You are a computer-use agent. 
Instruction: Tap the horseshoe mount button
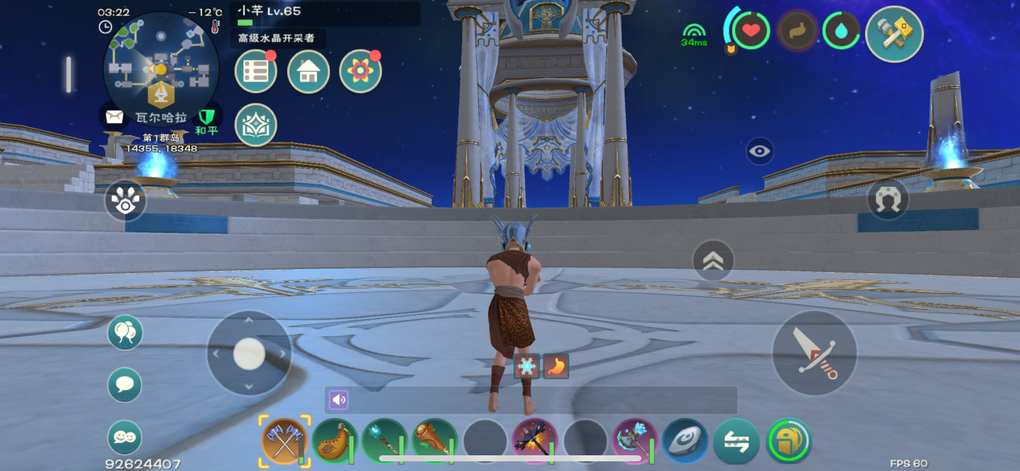click(x=887, y=199)
